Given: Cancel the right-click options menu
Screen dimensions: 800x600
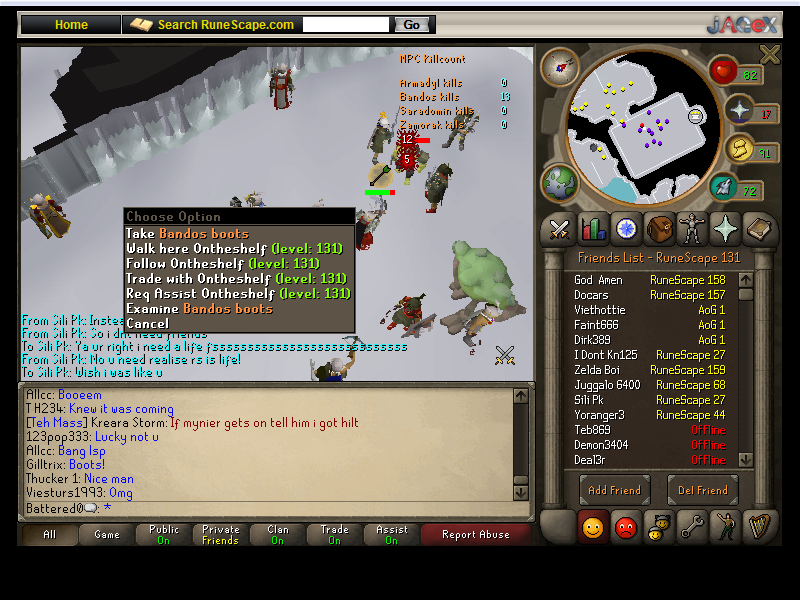Looking at the screenshot, I should pos(147,323).
